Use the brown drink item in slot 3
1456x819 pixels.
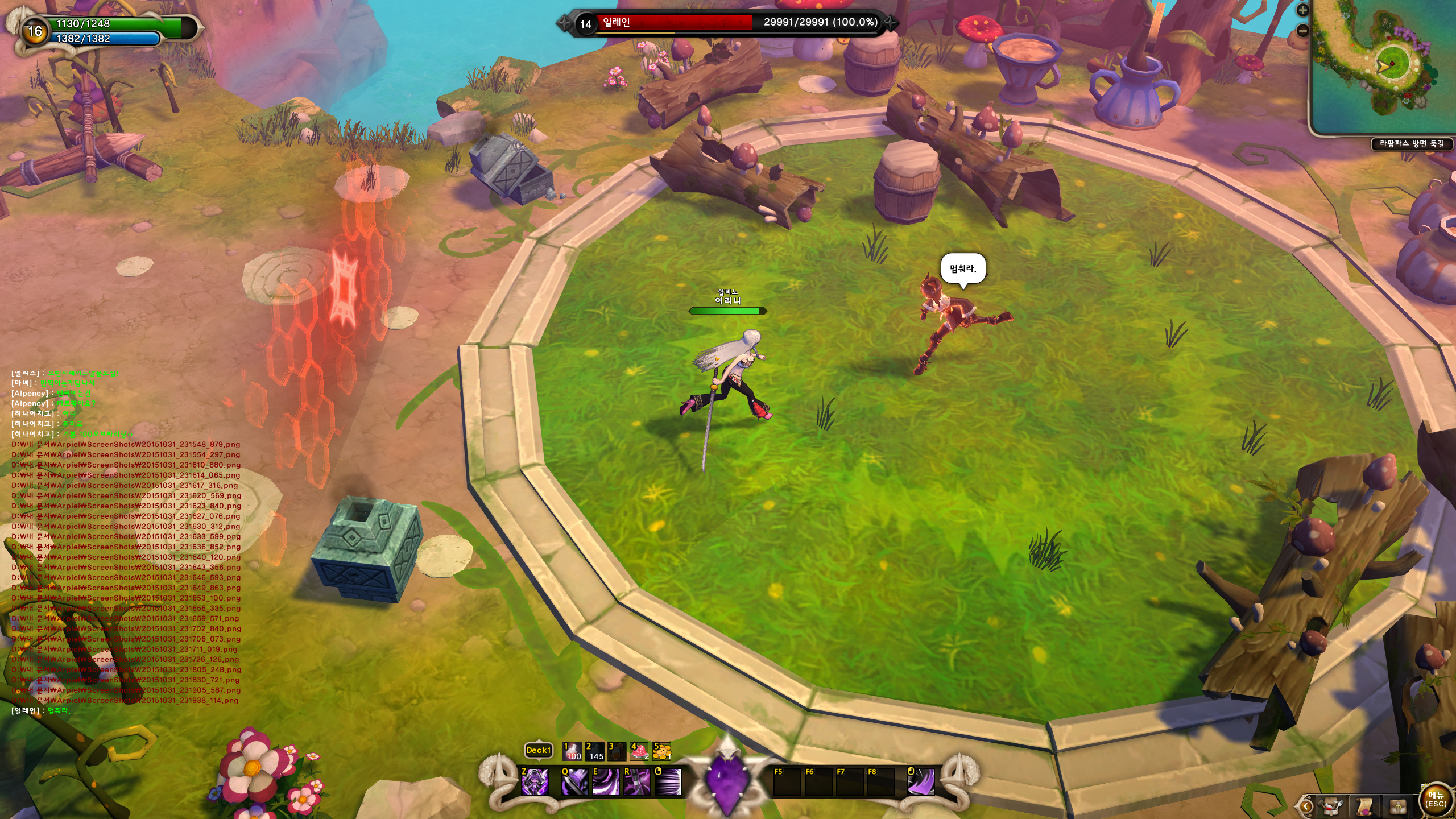(x=617, y=751)
